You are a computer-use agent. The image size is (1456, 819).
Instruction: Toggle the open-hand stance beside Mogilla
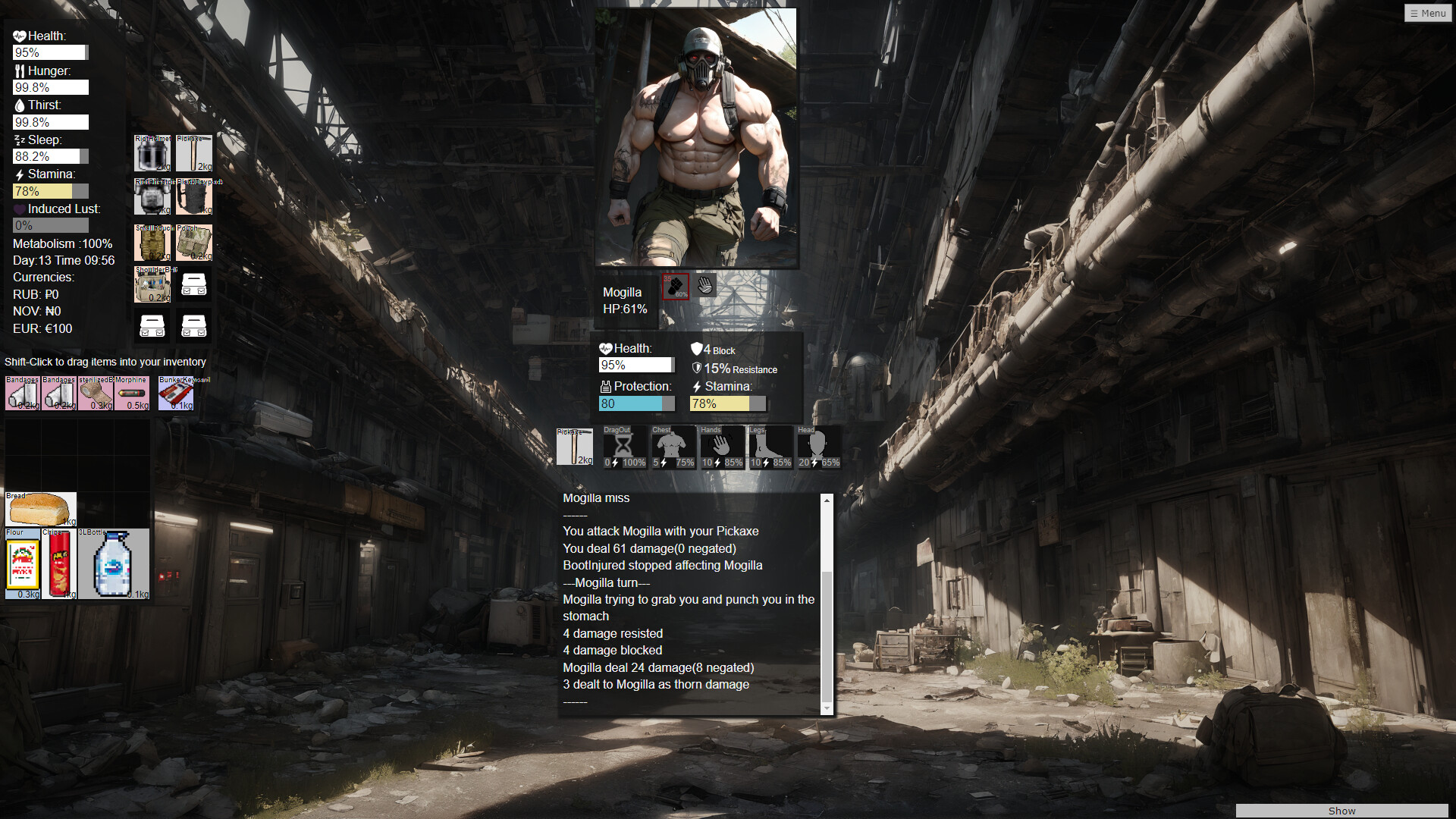tap(704, 284)
